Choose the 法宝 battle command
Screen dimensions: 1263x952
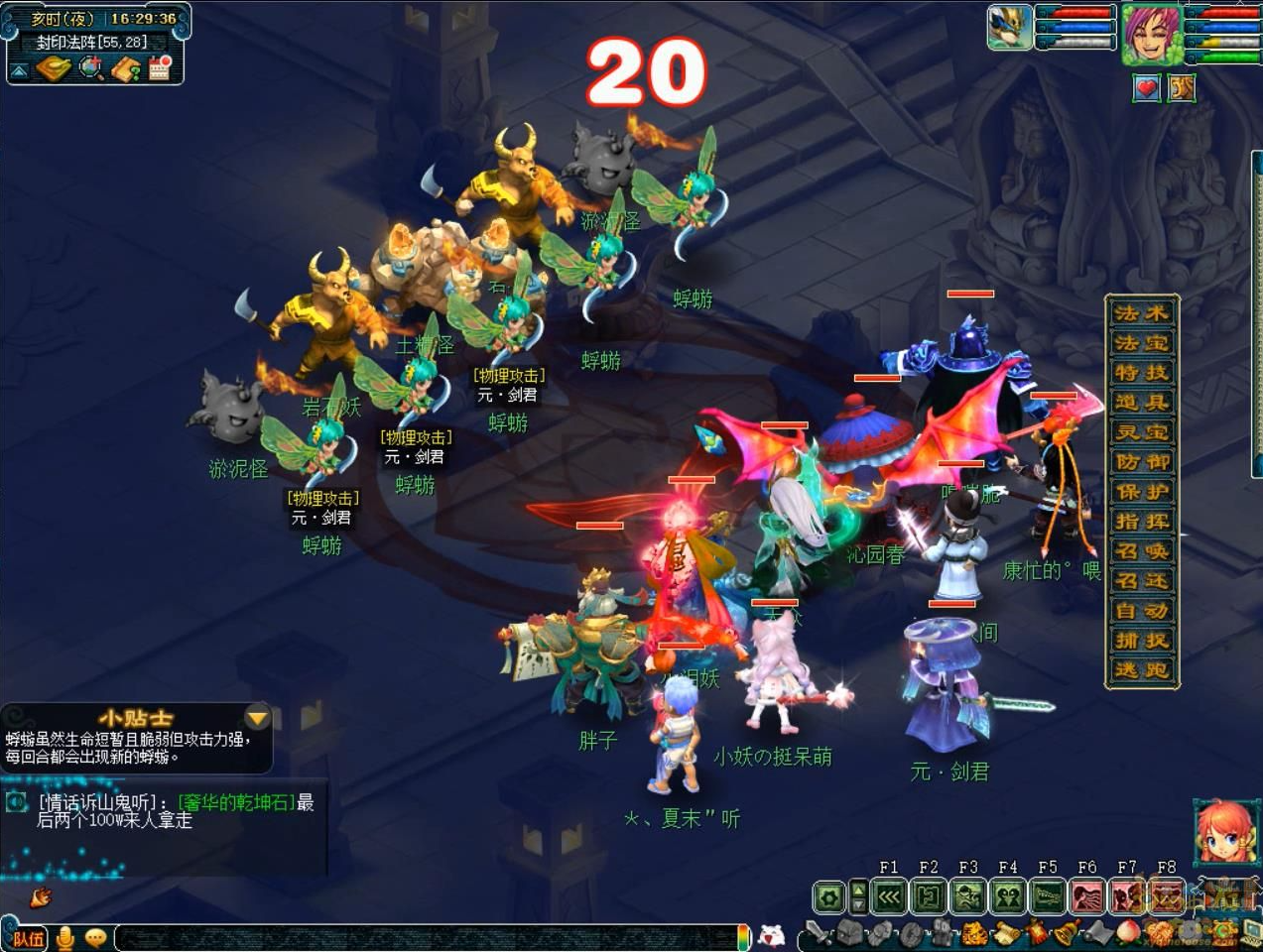click(1142, 343)
